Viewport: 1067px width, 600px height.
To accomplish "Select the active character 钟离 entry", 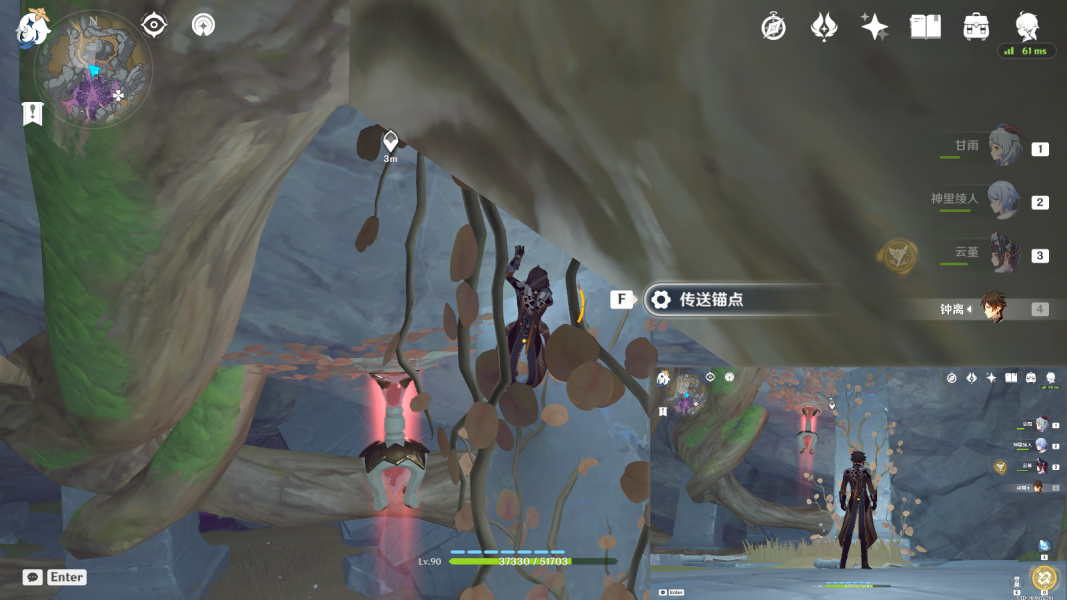I will 990,308.
